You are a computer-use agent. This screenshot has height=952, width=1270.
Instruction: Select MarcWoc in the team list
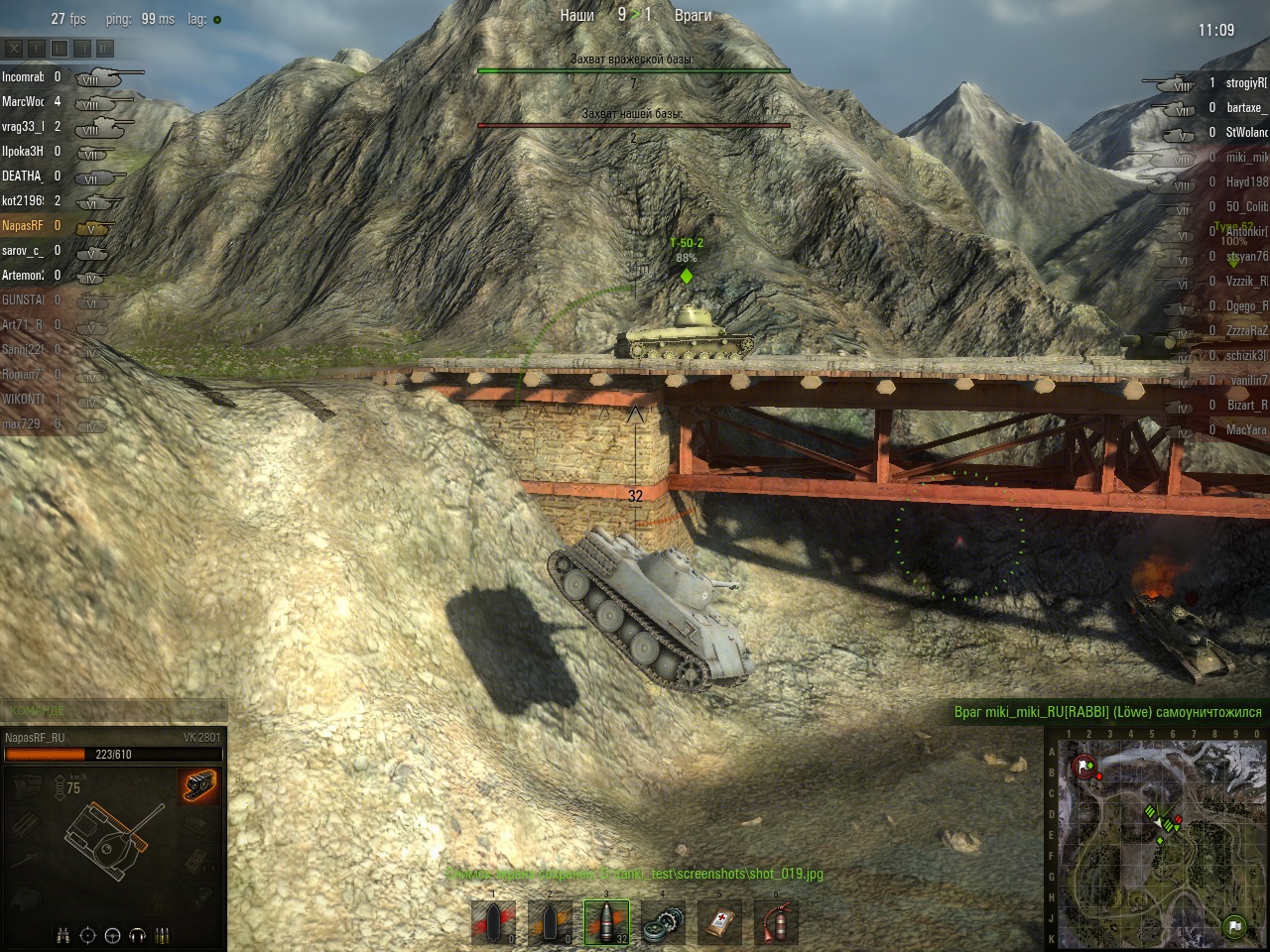[24, 102]
